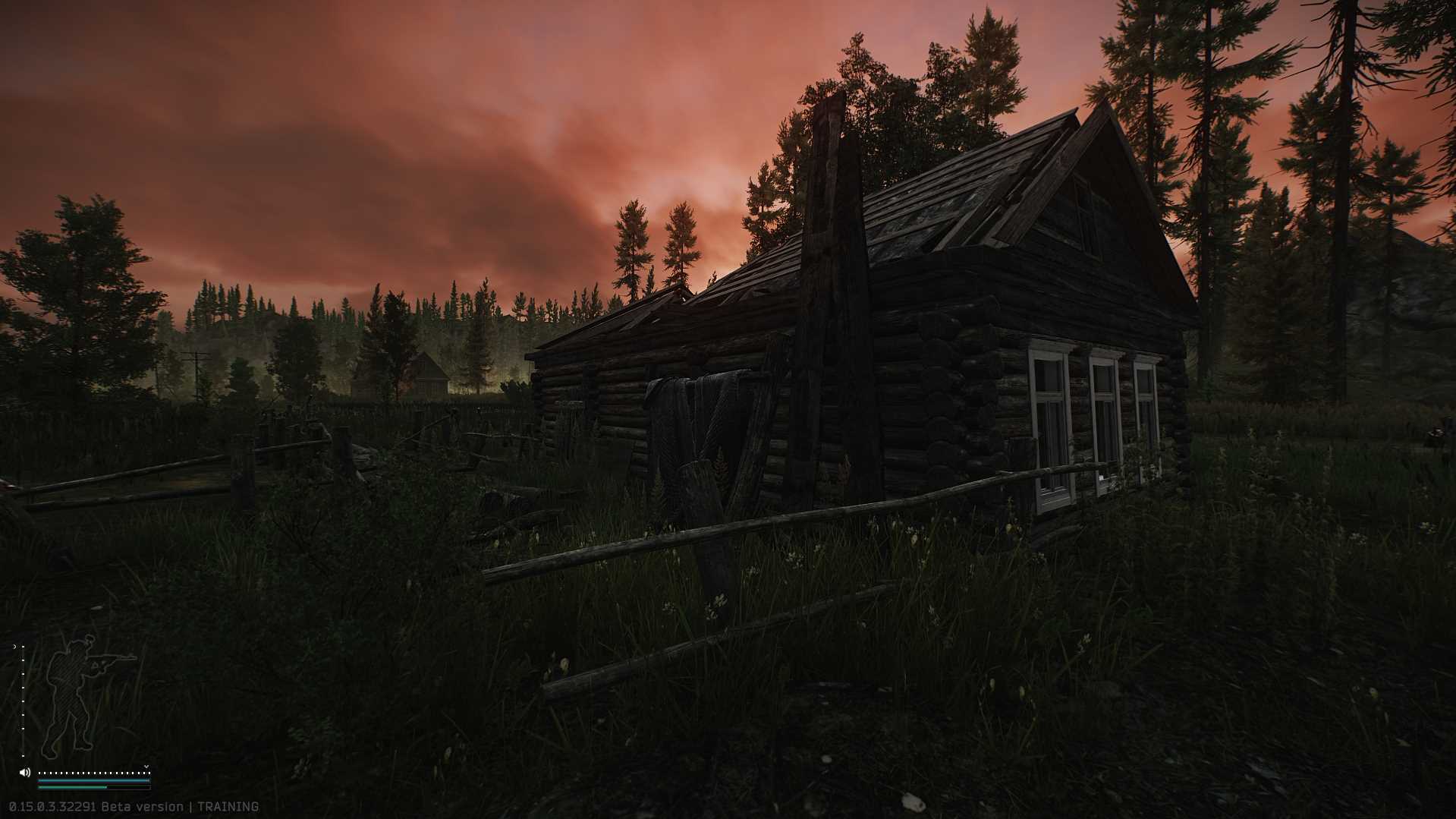This screenshot has height=819, width=1456.
Task: Click the downward chevron above the noise meter
Action: (146, 767)
